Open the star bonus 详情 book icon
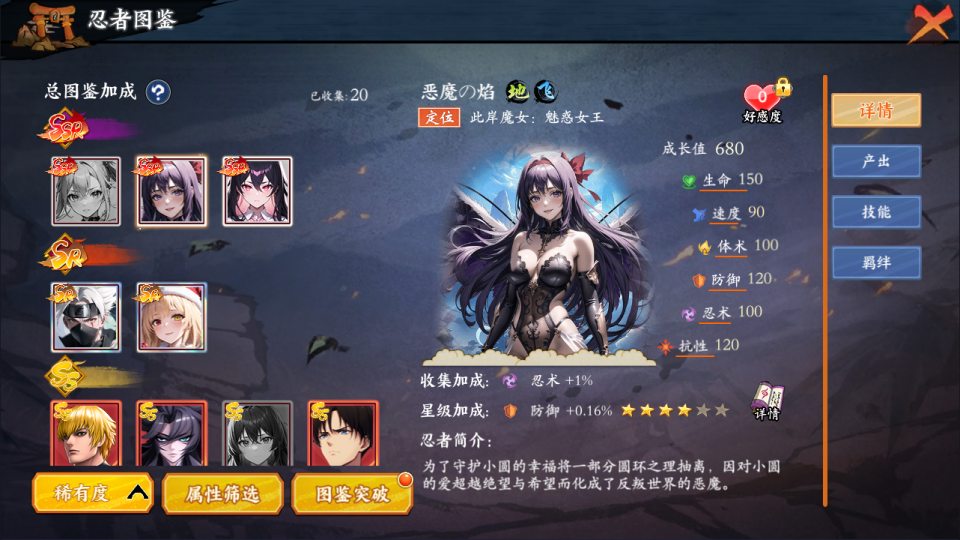The image size is (960, 540). pyautogui.click(x=767, y=401)
